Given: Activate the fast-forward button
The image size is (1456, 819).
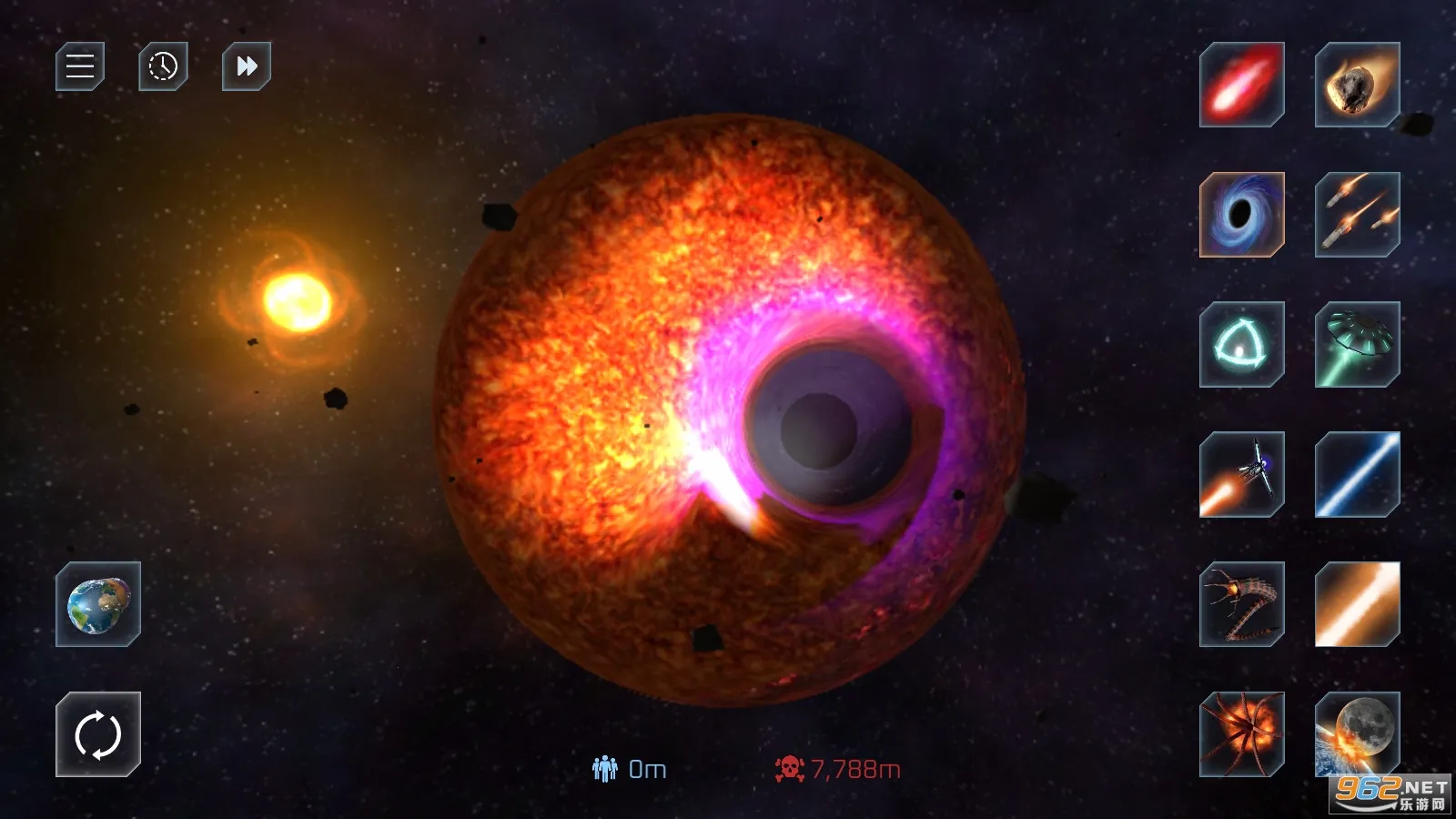Looking at the screenshot, I should [247, 66].
